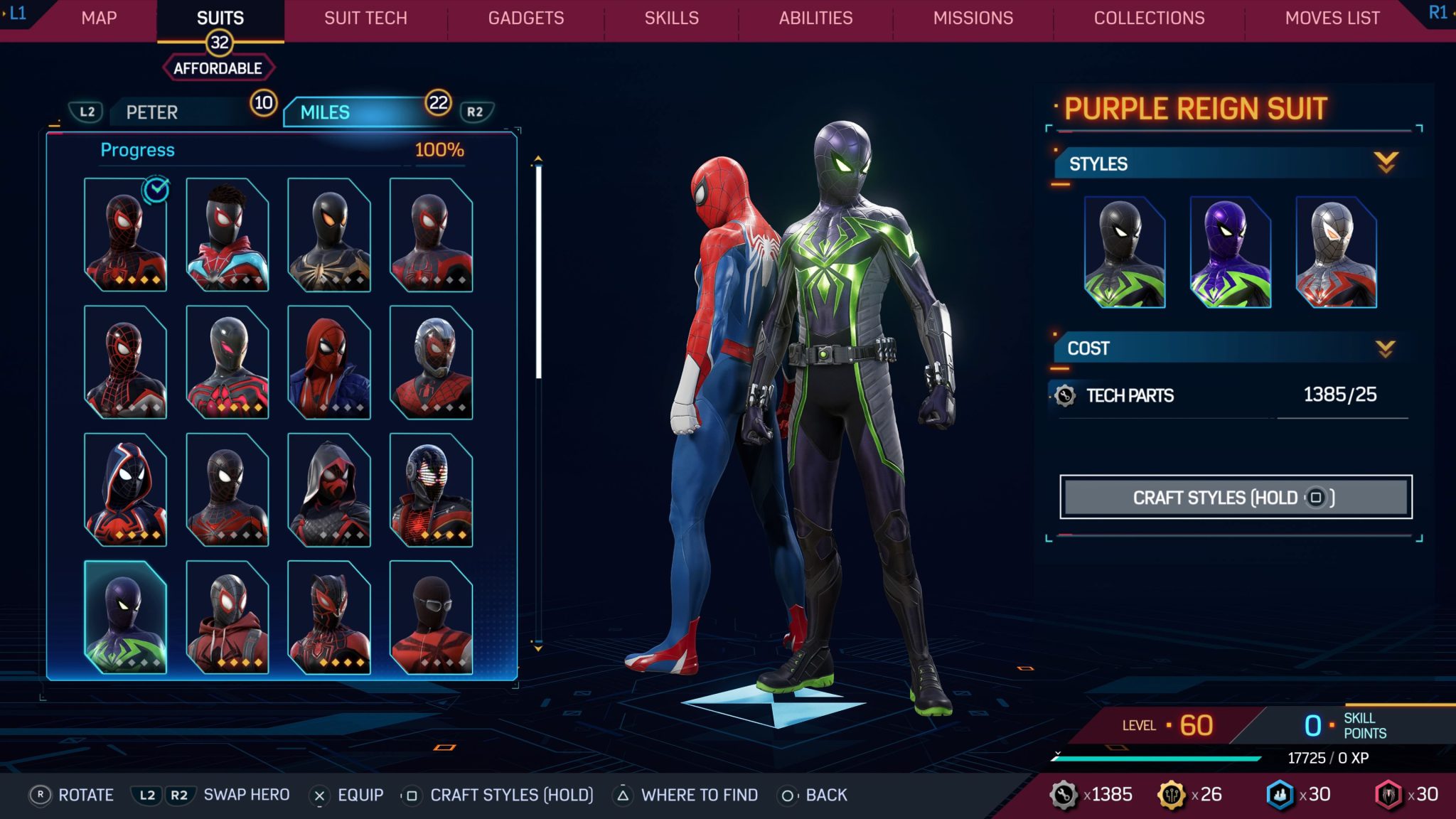Open the Gadgets tab

click(x=525, y=18)
